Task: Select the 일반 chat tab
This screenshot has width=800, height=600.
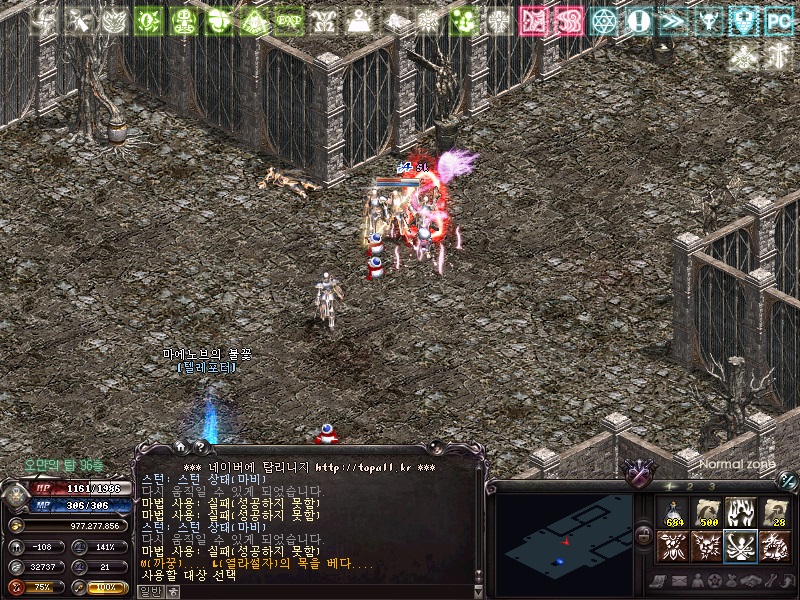Action: click(x=148, y=591)
